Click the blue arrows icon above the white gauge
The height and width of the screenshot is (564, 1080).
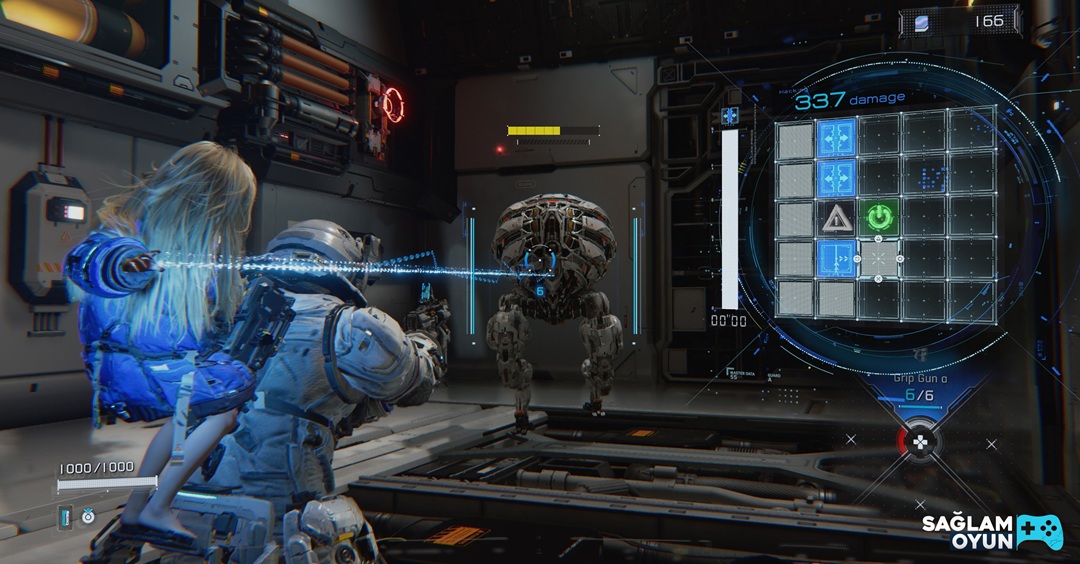pyautogui.click(x=730, y=116)
